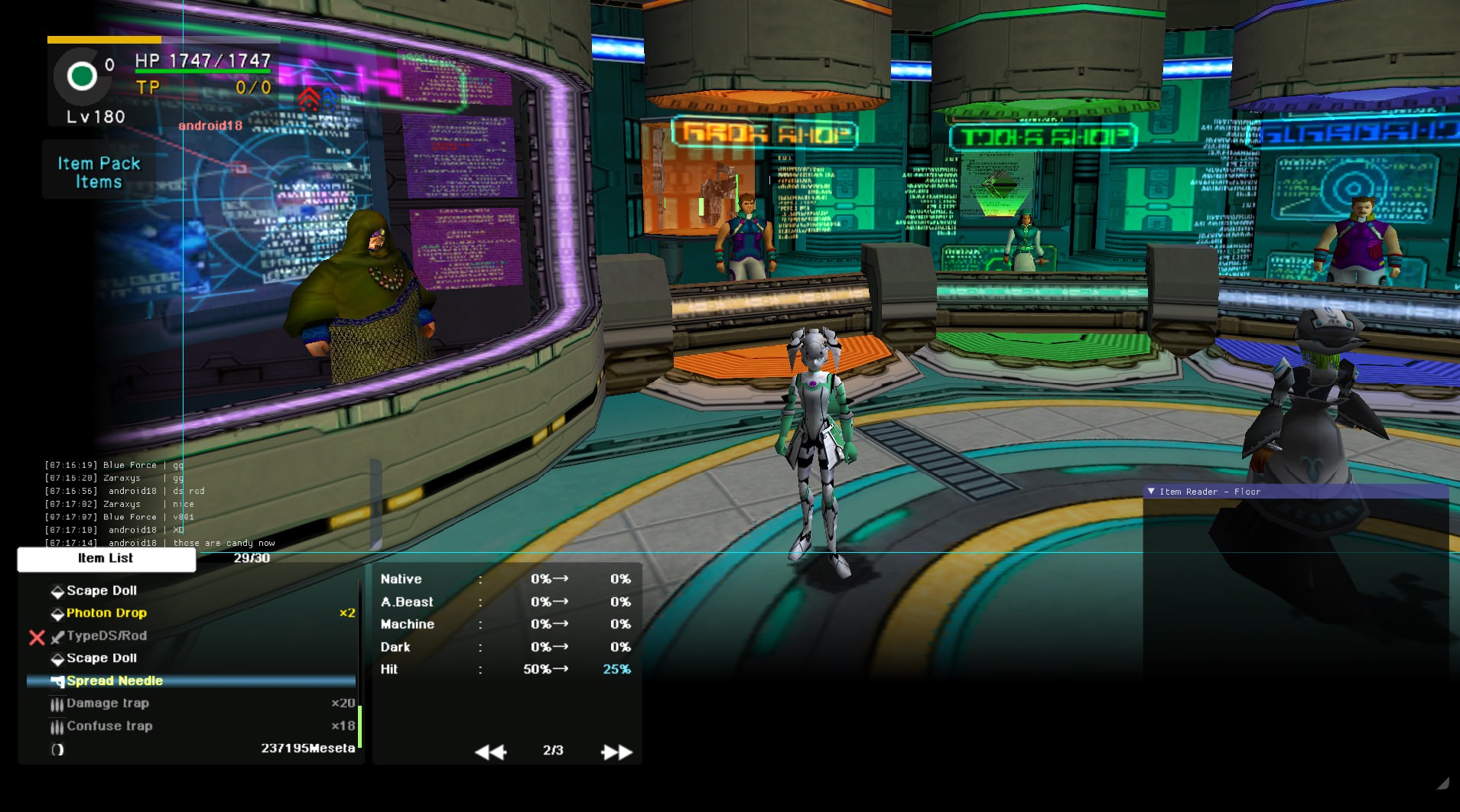
Task: Open the Item Pack Items menu entry
Action: coord(99,173)
